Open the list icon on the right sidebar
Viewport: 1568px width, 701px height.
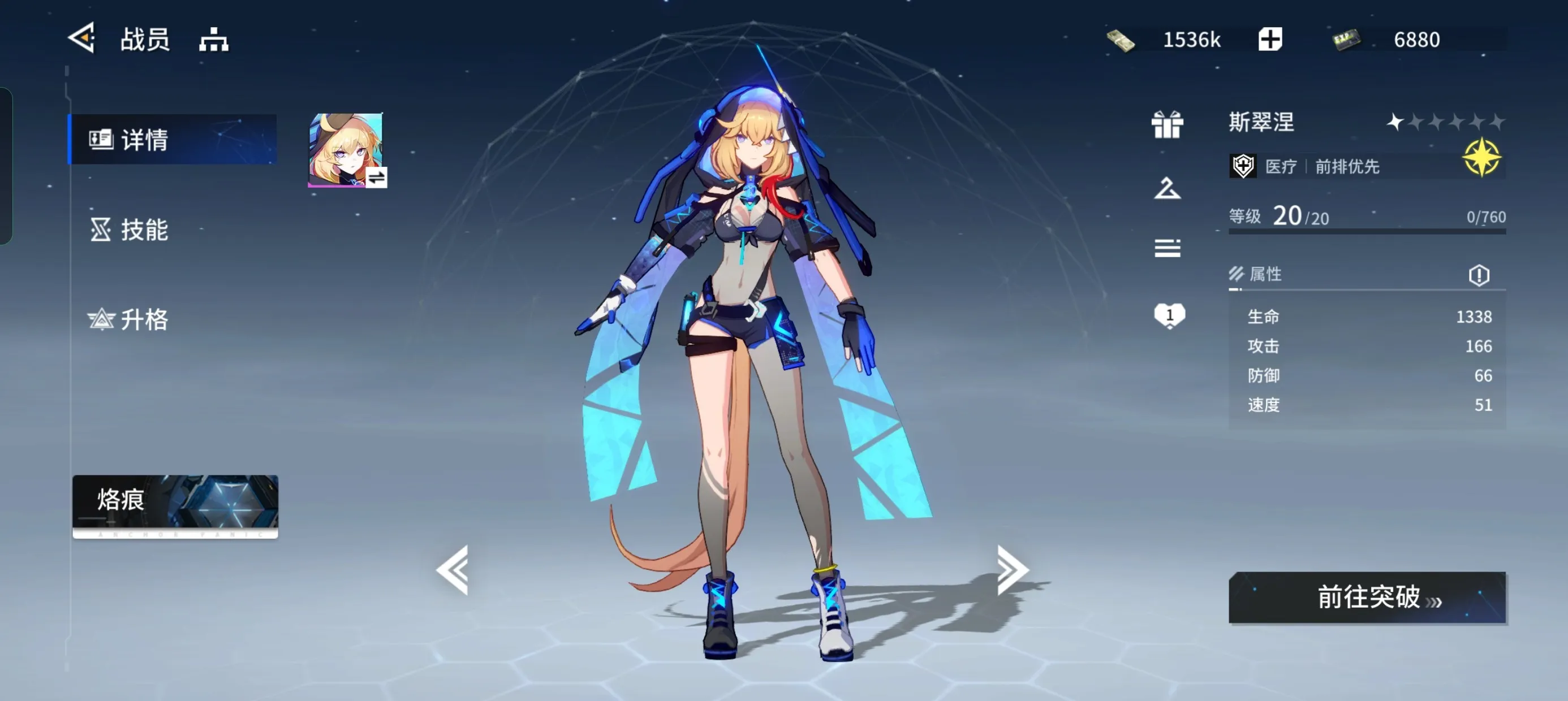tap(1167, 248)
